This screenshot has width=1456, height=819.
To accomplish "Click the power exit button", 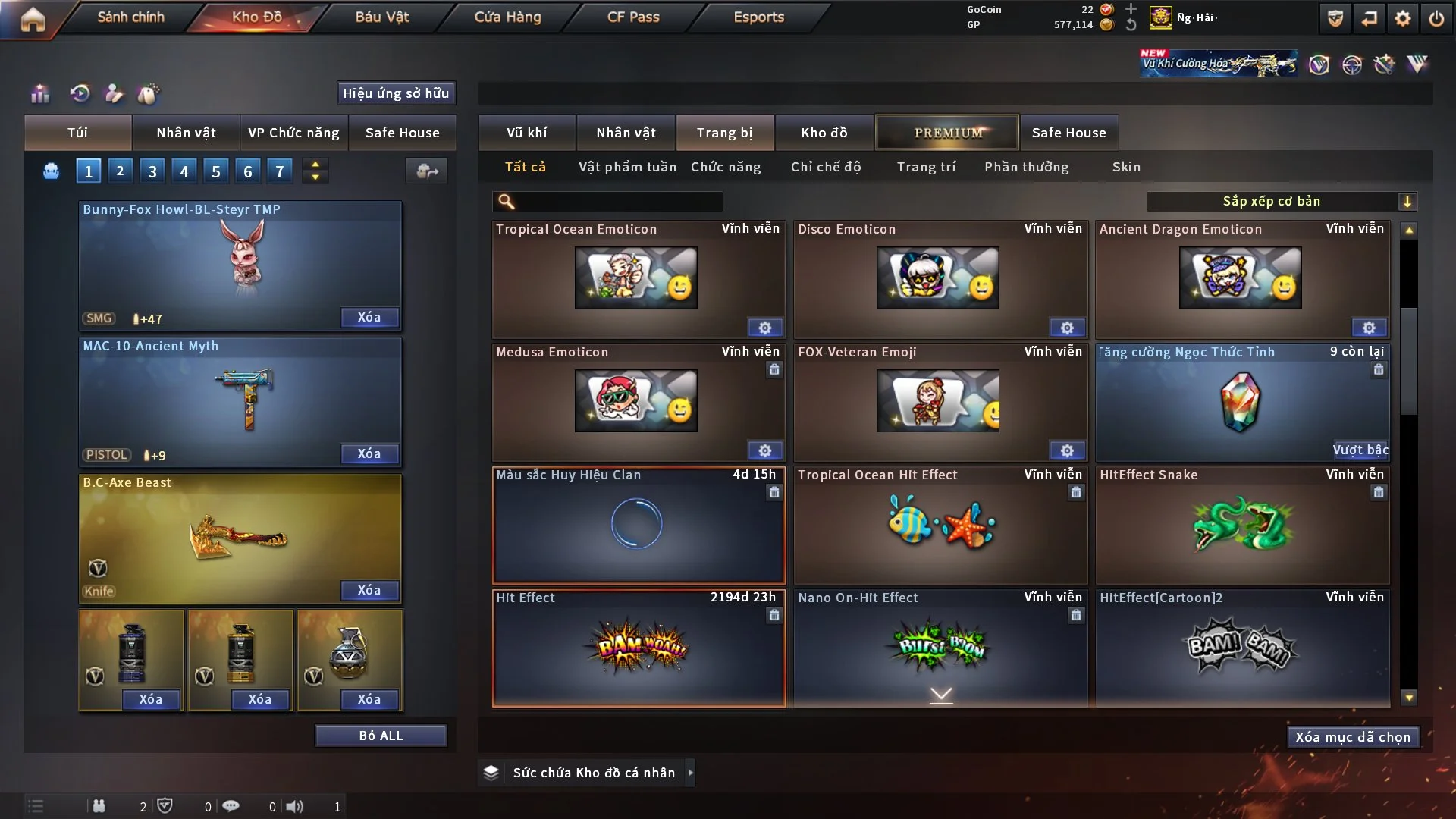I will tap(1436, 18).
